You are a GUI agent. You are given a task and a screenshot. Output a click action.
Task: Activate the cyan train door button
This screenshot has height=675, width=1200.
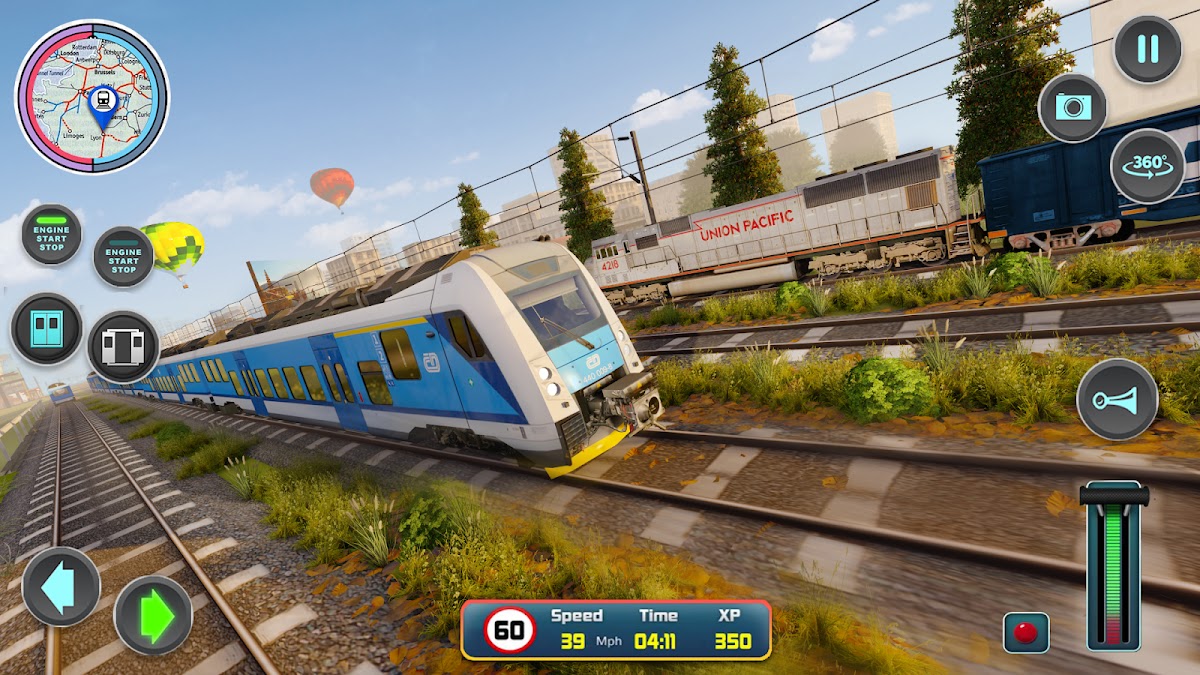(46, 328)
